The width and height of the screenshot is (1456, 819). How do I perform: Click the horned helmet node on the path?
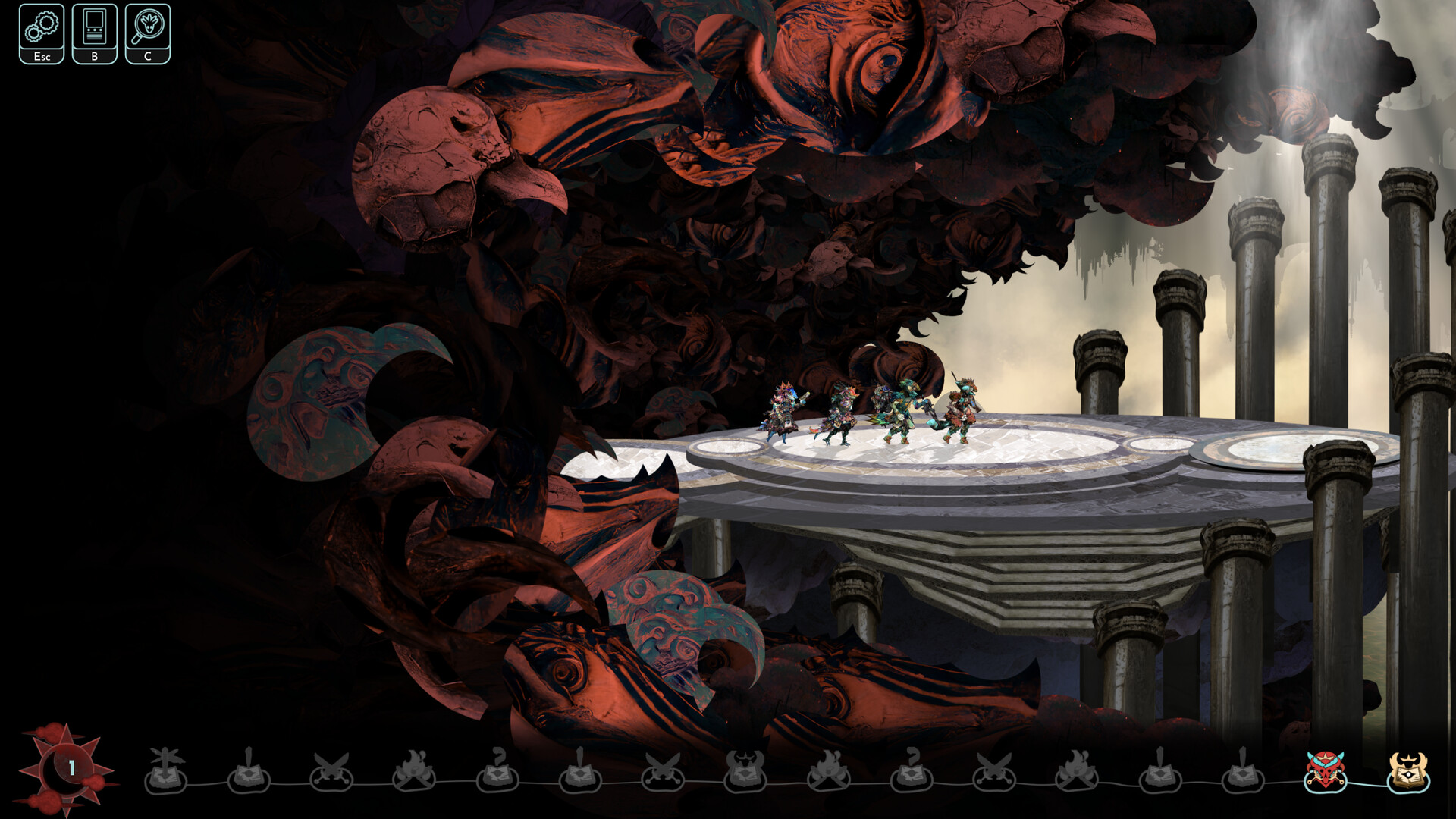[x=745, y=777]
